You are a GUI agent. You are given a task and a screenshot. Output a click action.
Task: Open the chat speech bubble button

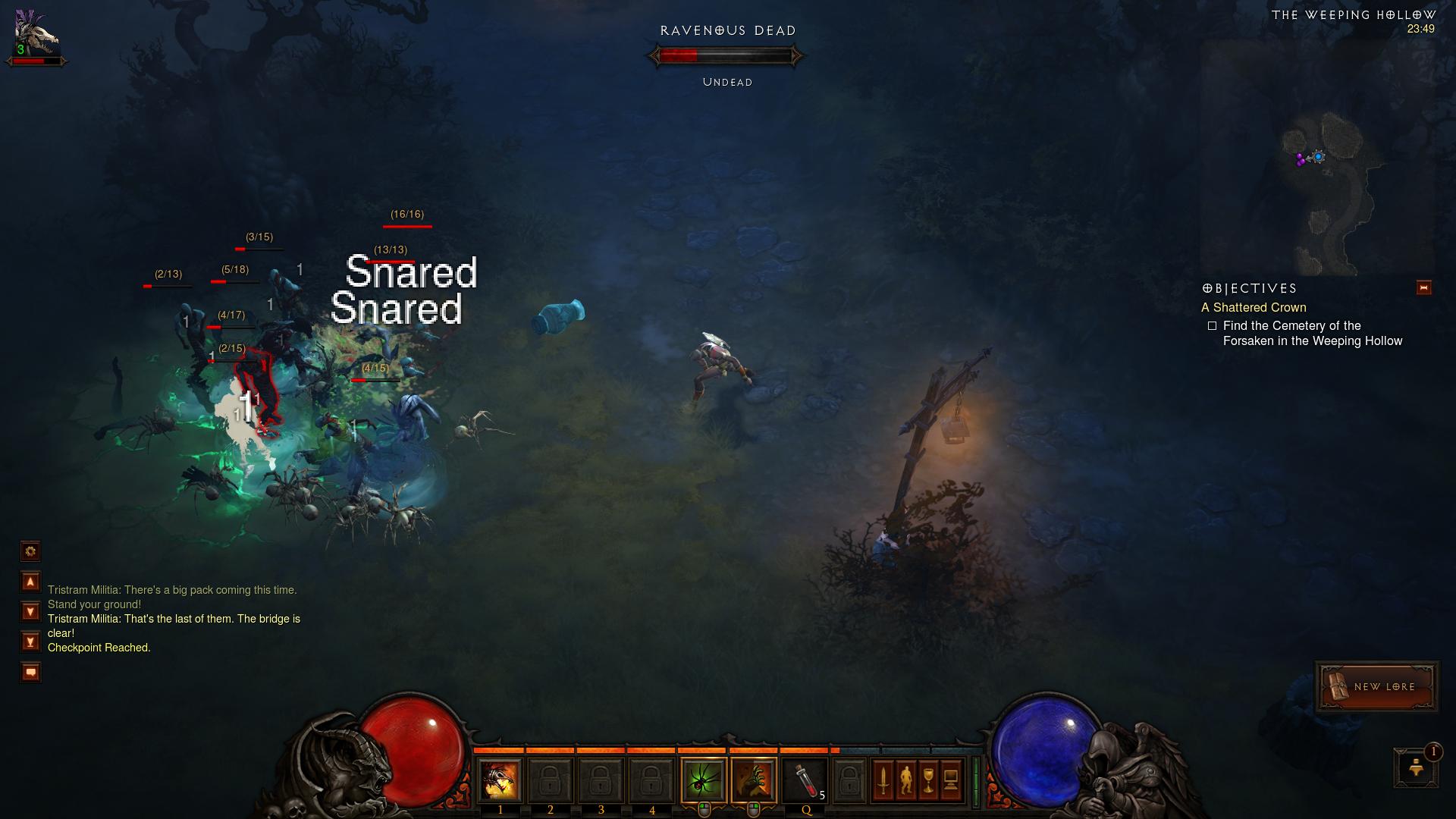point(30,672)
